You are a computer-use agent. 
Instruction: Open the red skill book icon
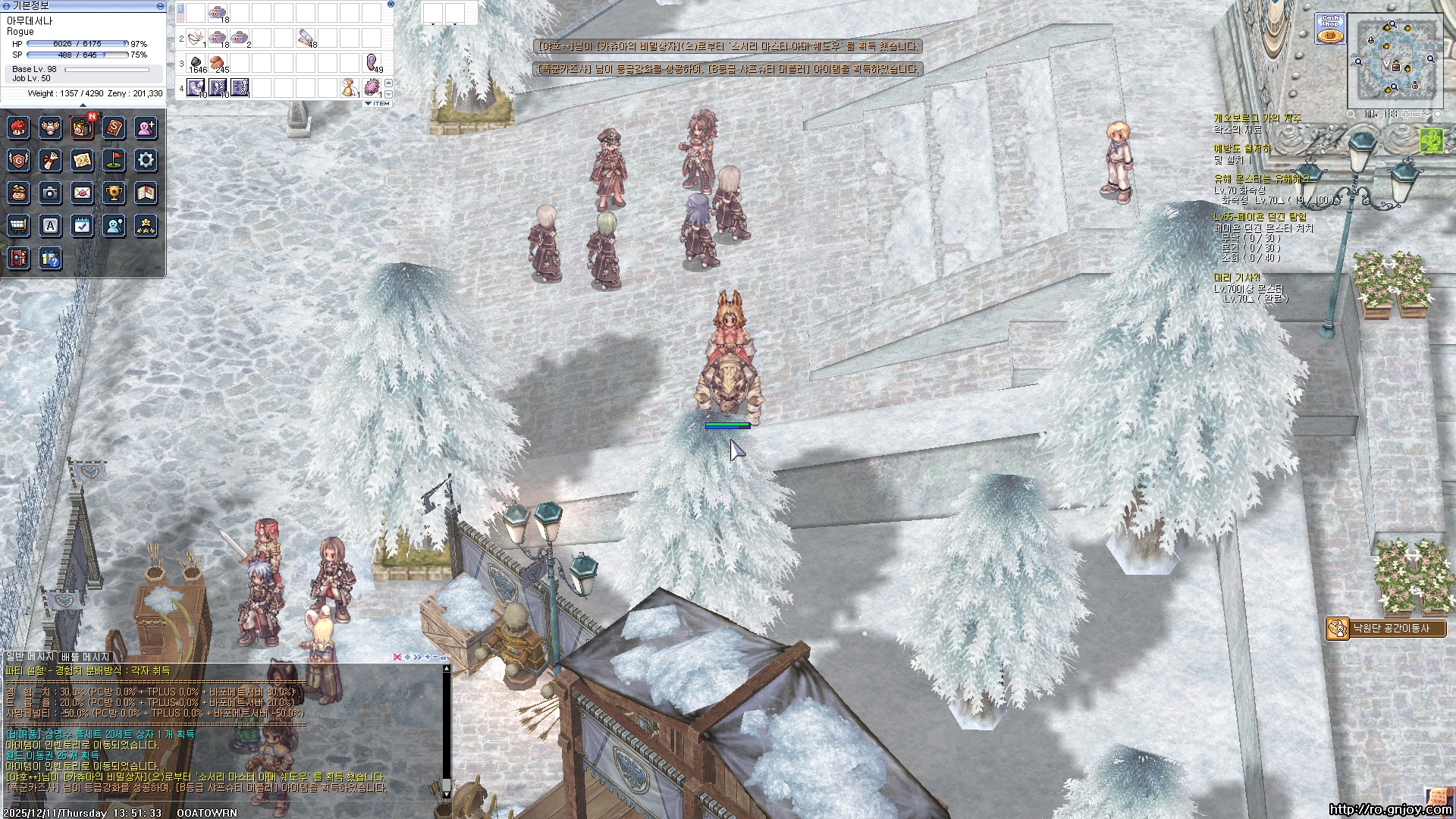(x=114, y=127)
